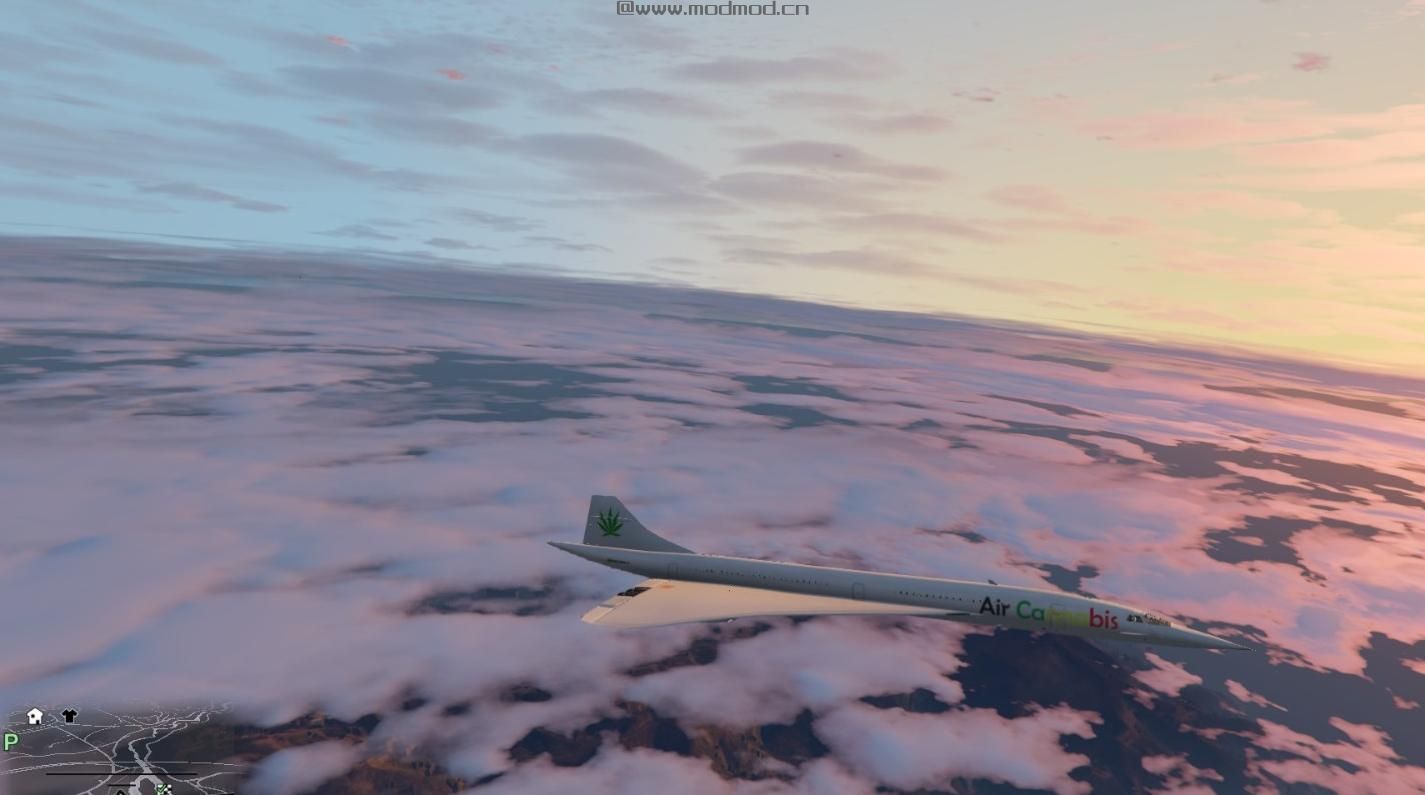1425x795 pixels.
Task: Select the black t-shirt clothing store blip
Action: click(69, 715)
